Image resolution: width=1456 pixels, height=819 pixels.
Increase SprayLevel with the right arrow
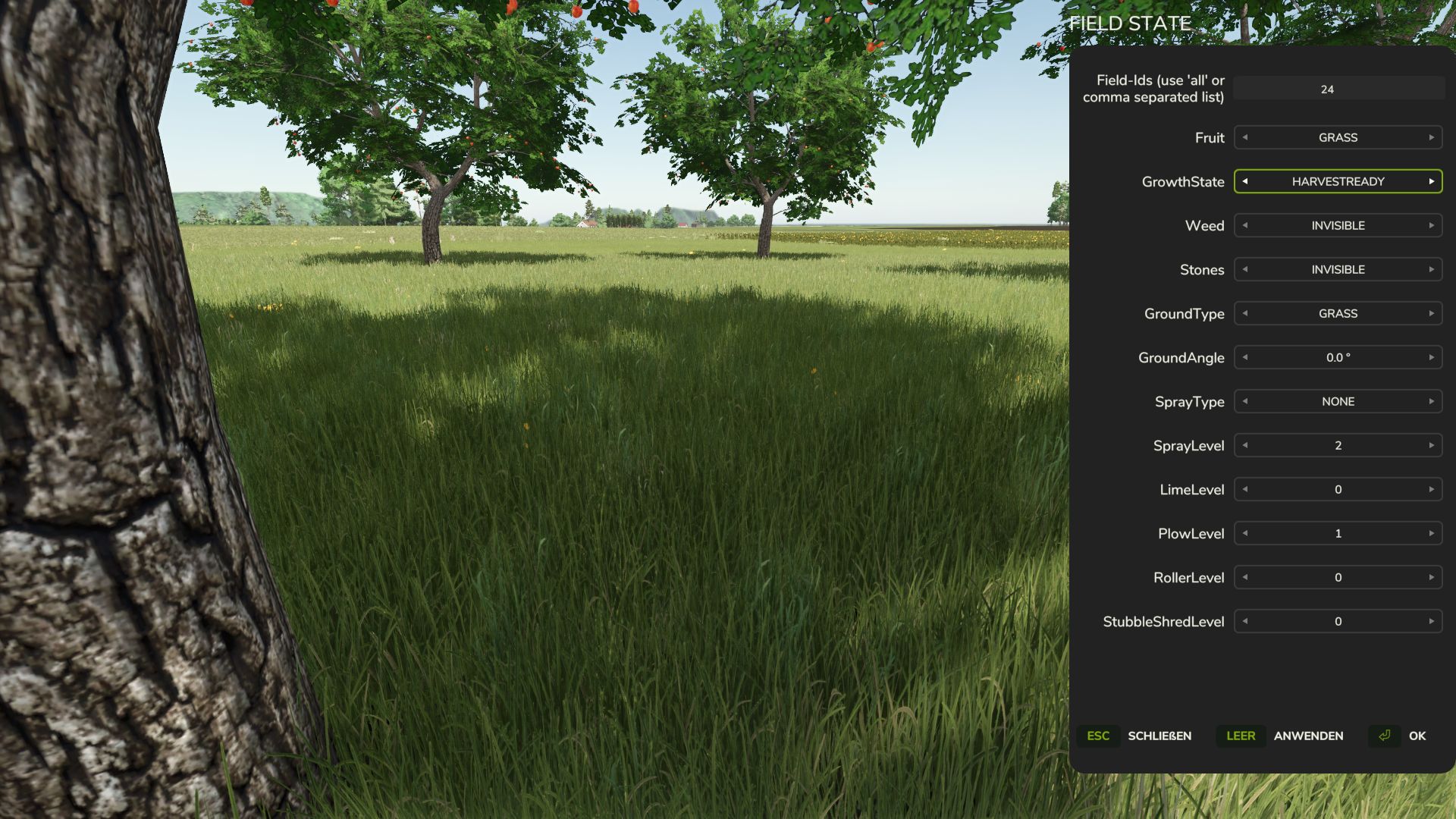1430,445
